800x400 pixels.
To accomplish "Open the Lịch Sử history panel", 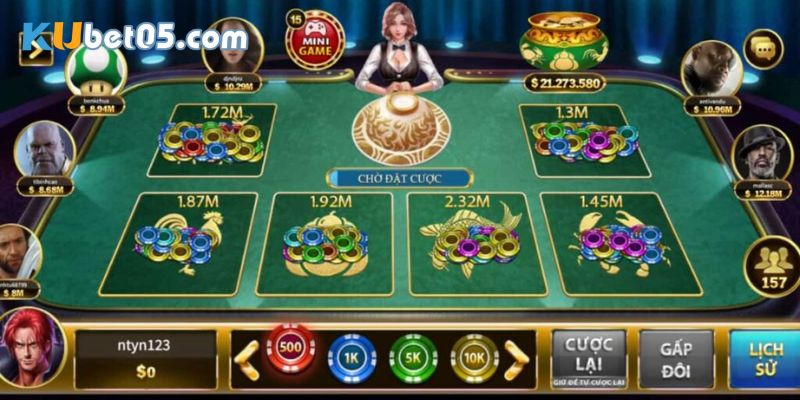I will tap(764, 358).
